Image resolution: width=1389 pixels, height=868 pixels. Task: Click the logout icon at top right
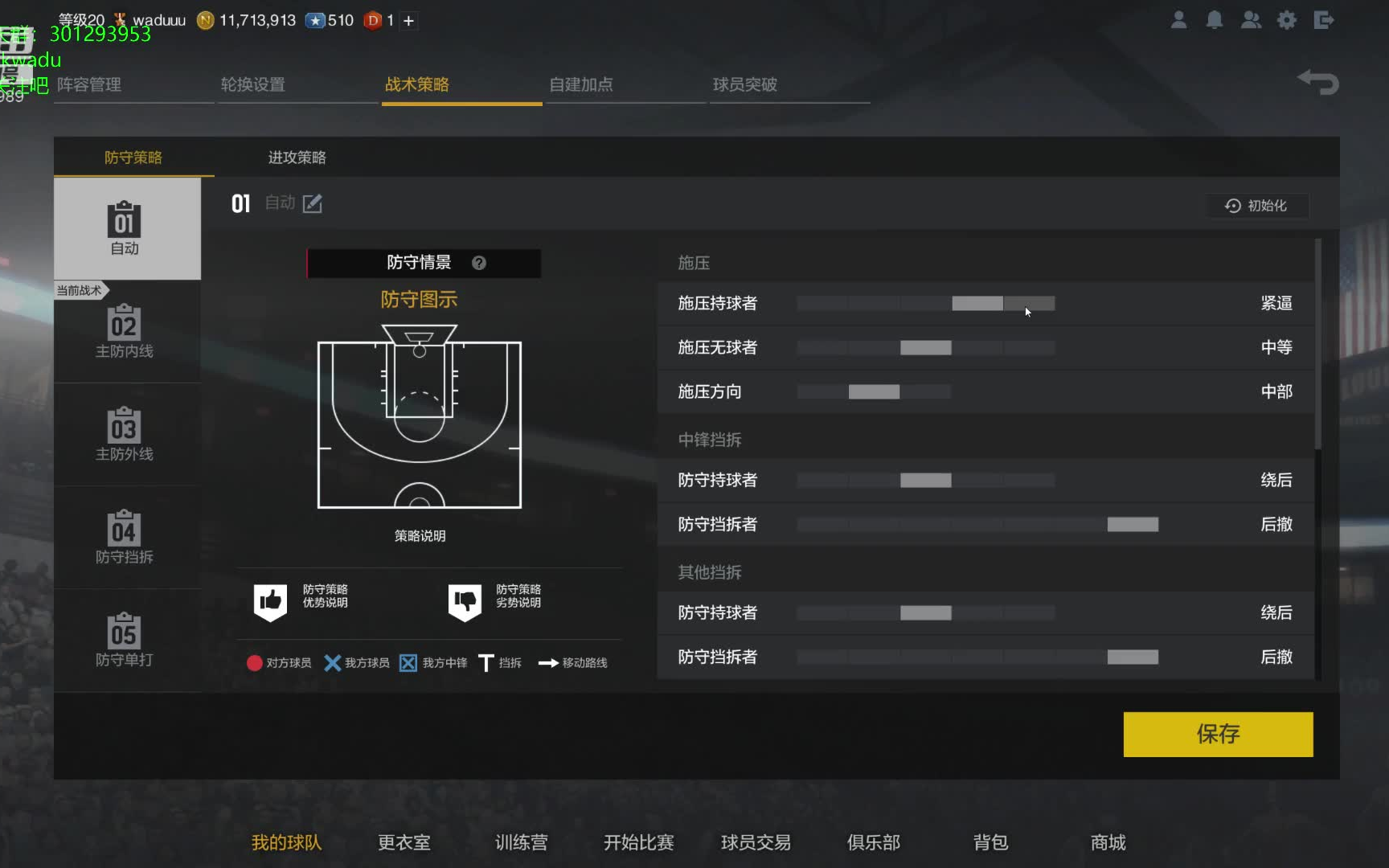(x=1323, y=20)
